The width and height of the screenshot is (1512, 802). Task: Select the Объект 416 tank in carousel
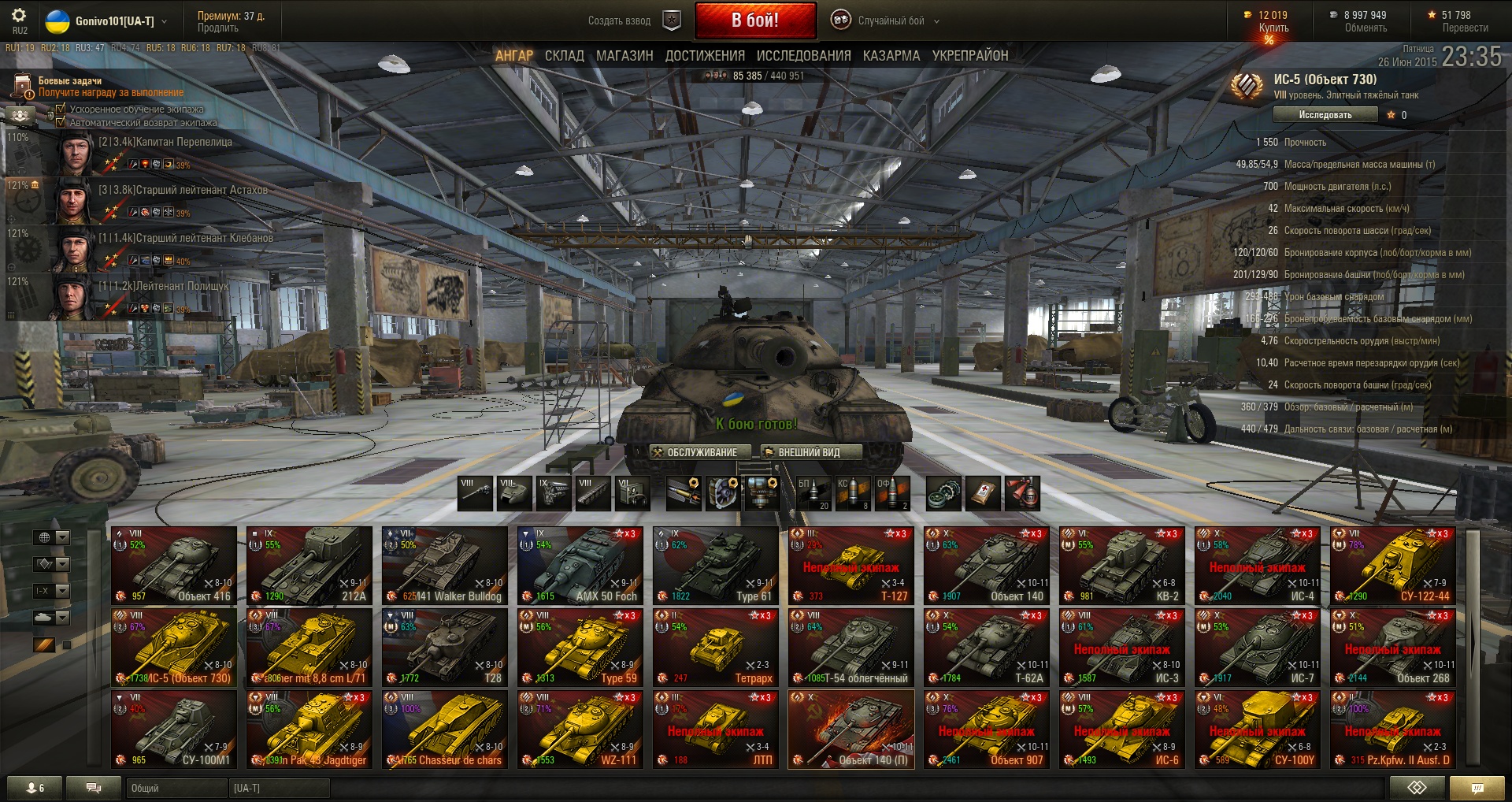click(x=174, y=566)
